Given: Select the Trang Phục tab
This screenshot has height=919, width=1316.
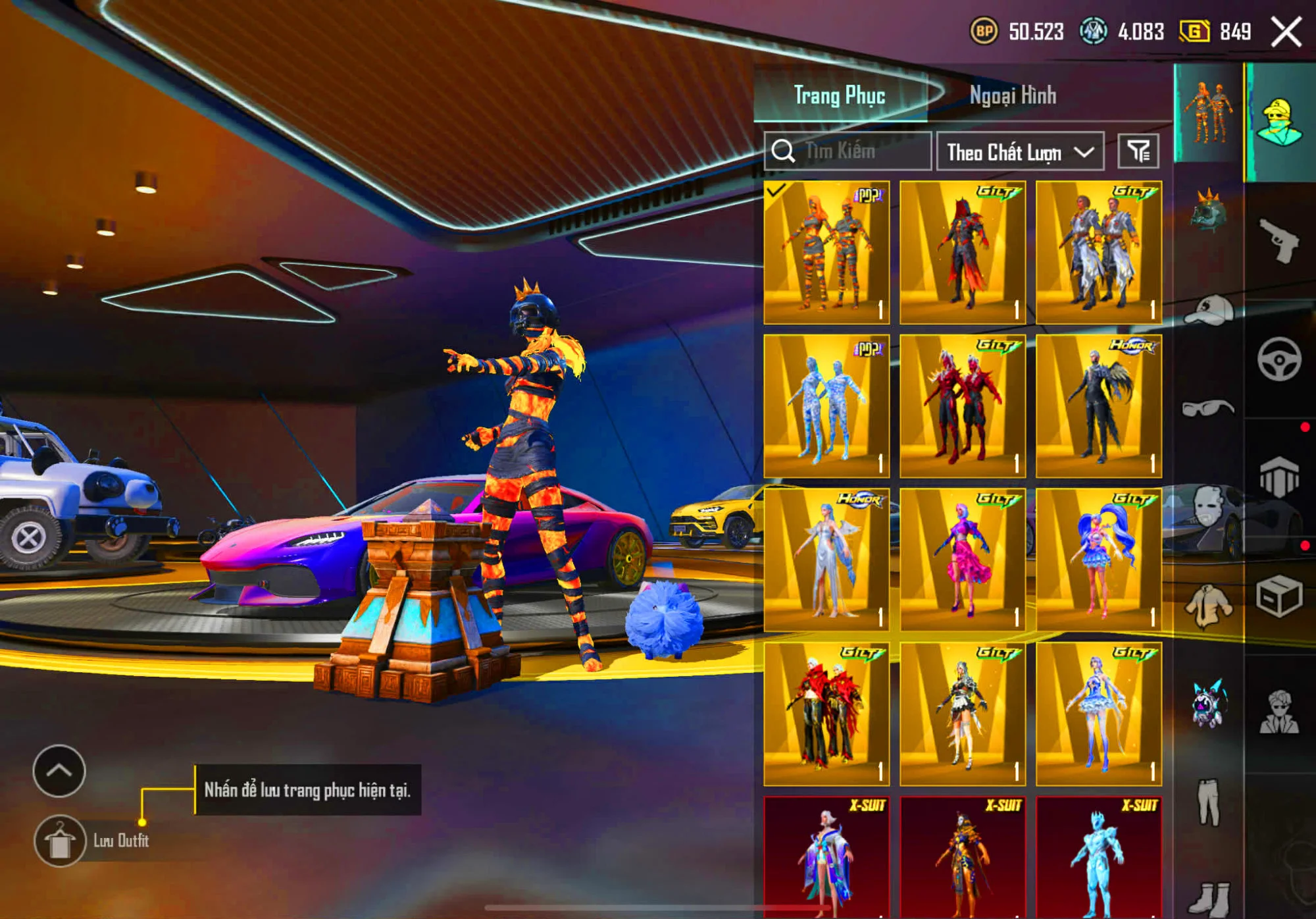Looking at the screenshot, I should click(839, 96).
